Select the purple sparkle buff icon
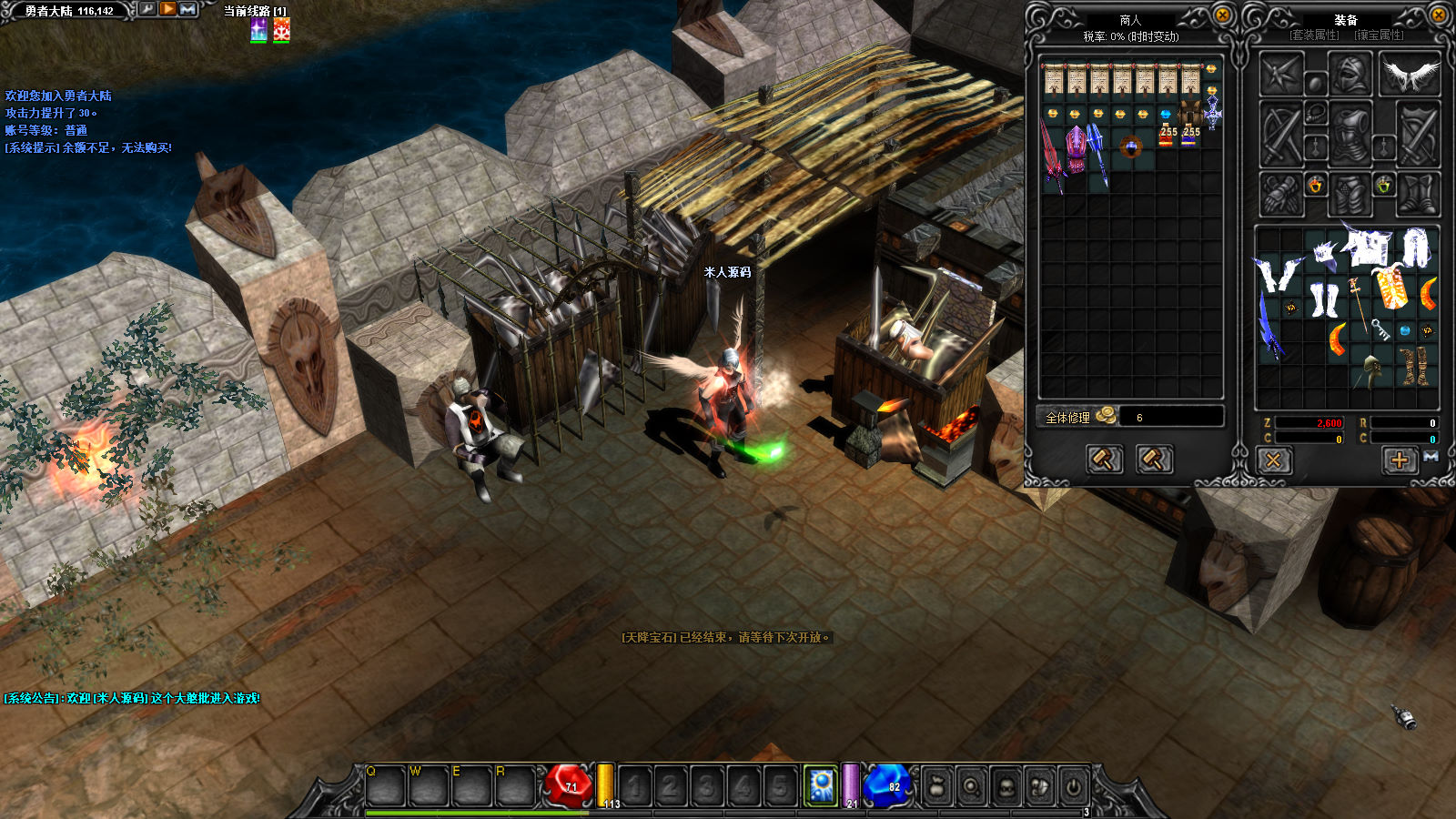This screenshot has width=1456, height=819. (x=259, y=30)
